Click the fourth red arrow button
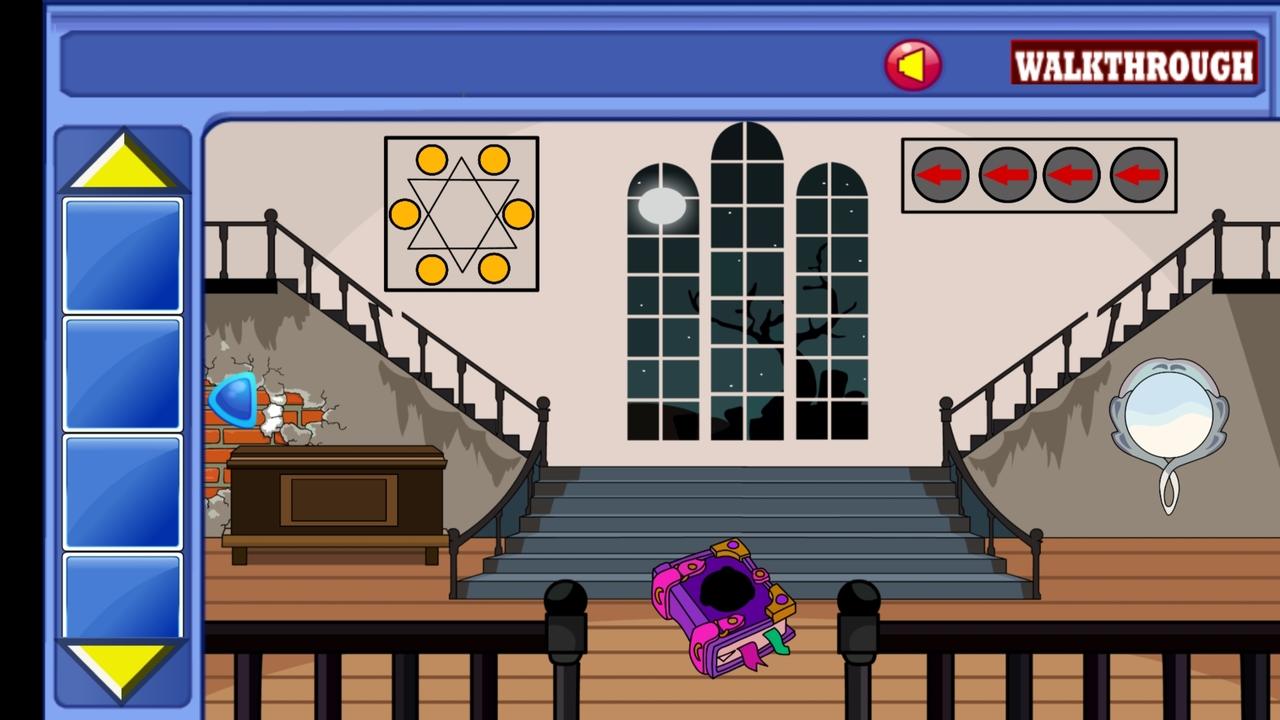This screenshot has height=720, width=1280. (x=1139, y=175)
